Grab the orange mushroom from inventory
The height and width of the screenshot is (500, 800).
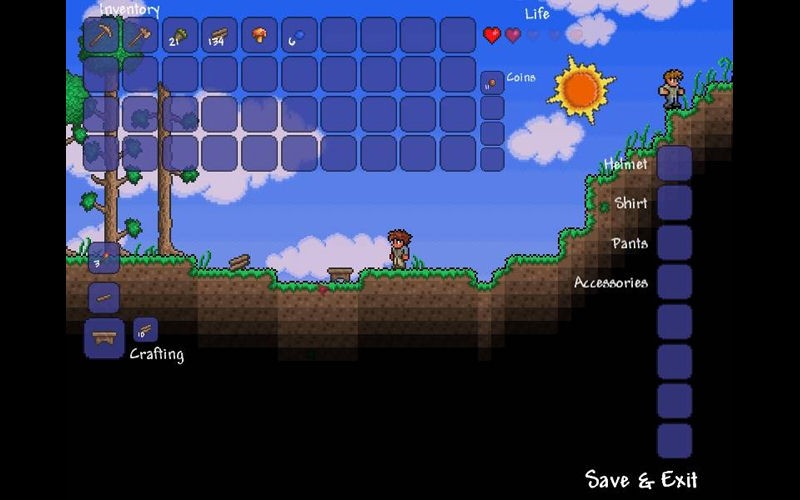[x=259, y=36]
